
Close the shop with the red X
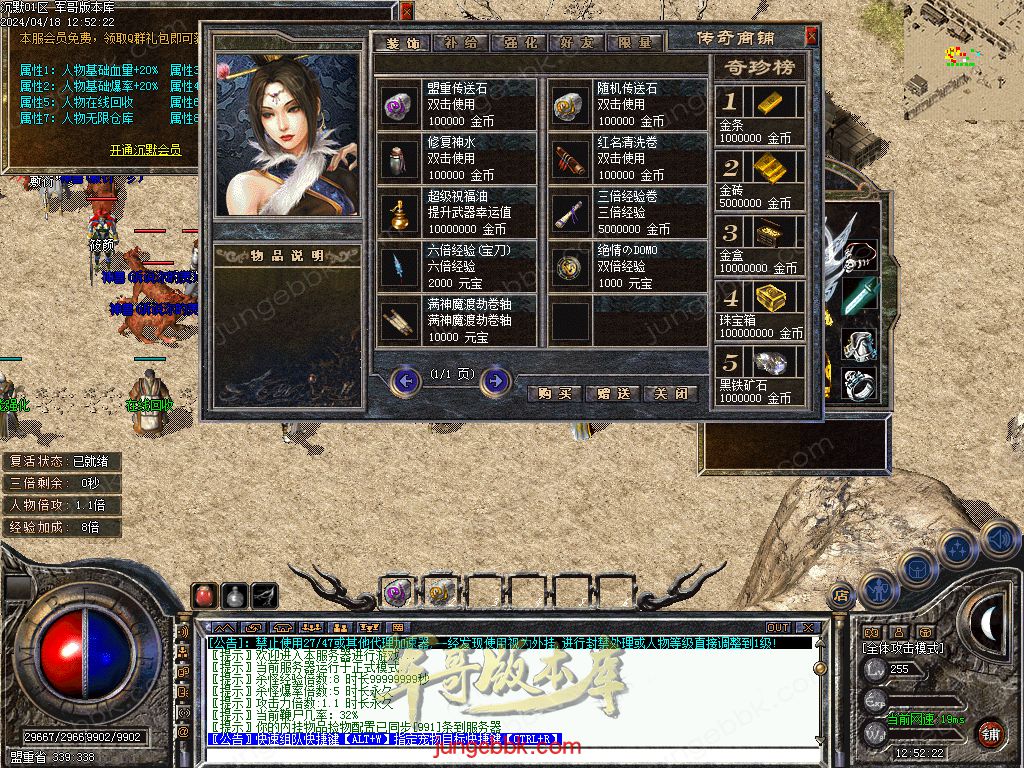[811, 36]
